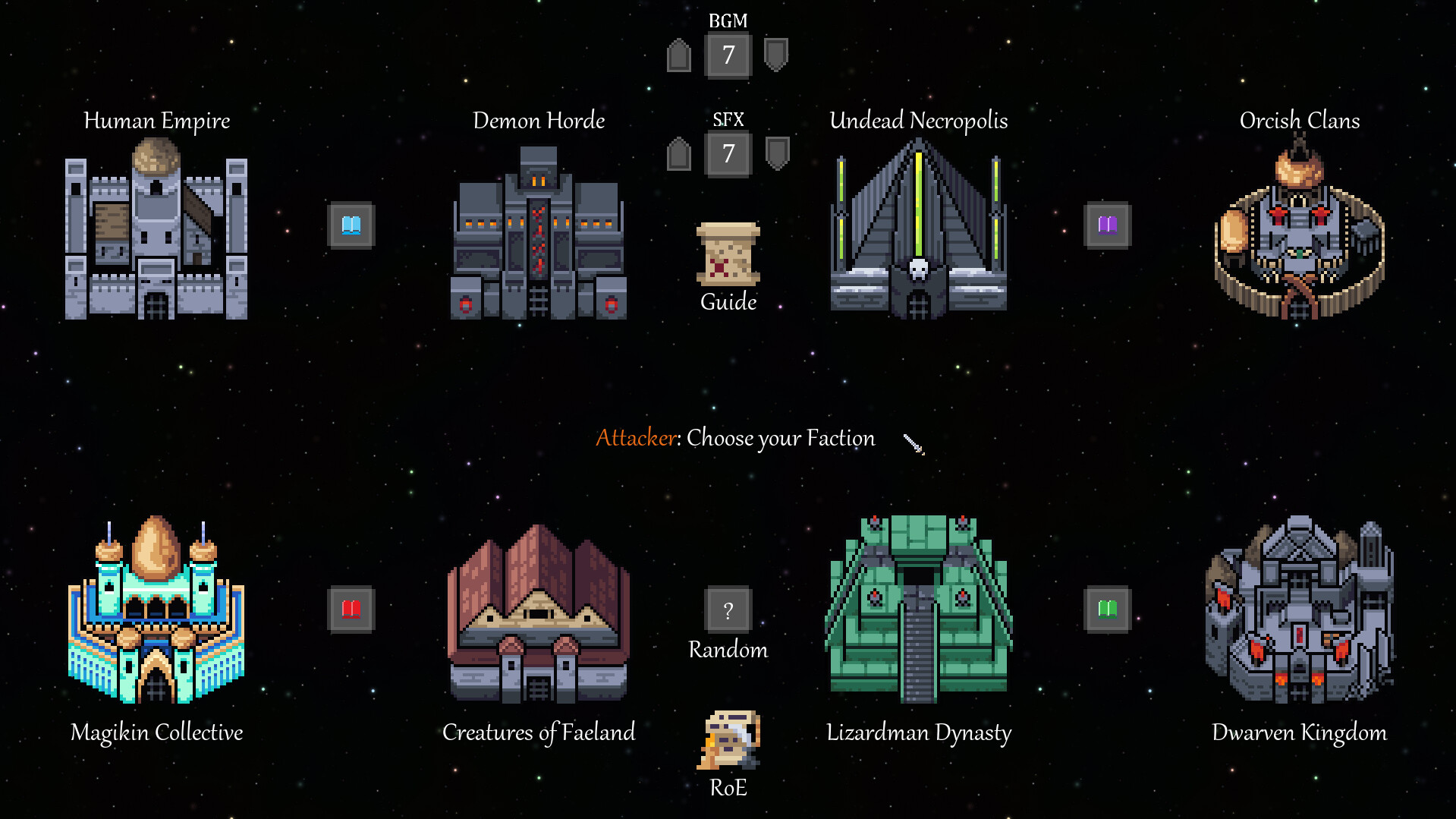1456x819 pixels.
Task: Pick the Demon Horde fortress
Action: point(539,235)
